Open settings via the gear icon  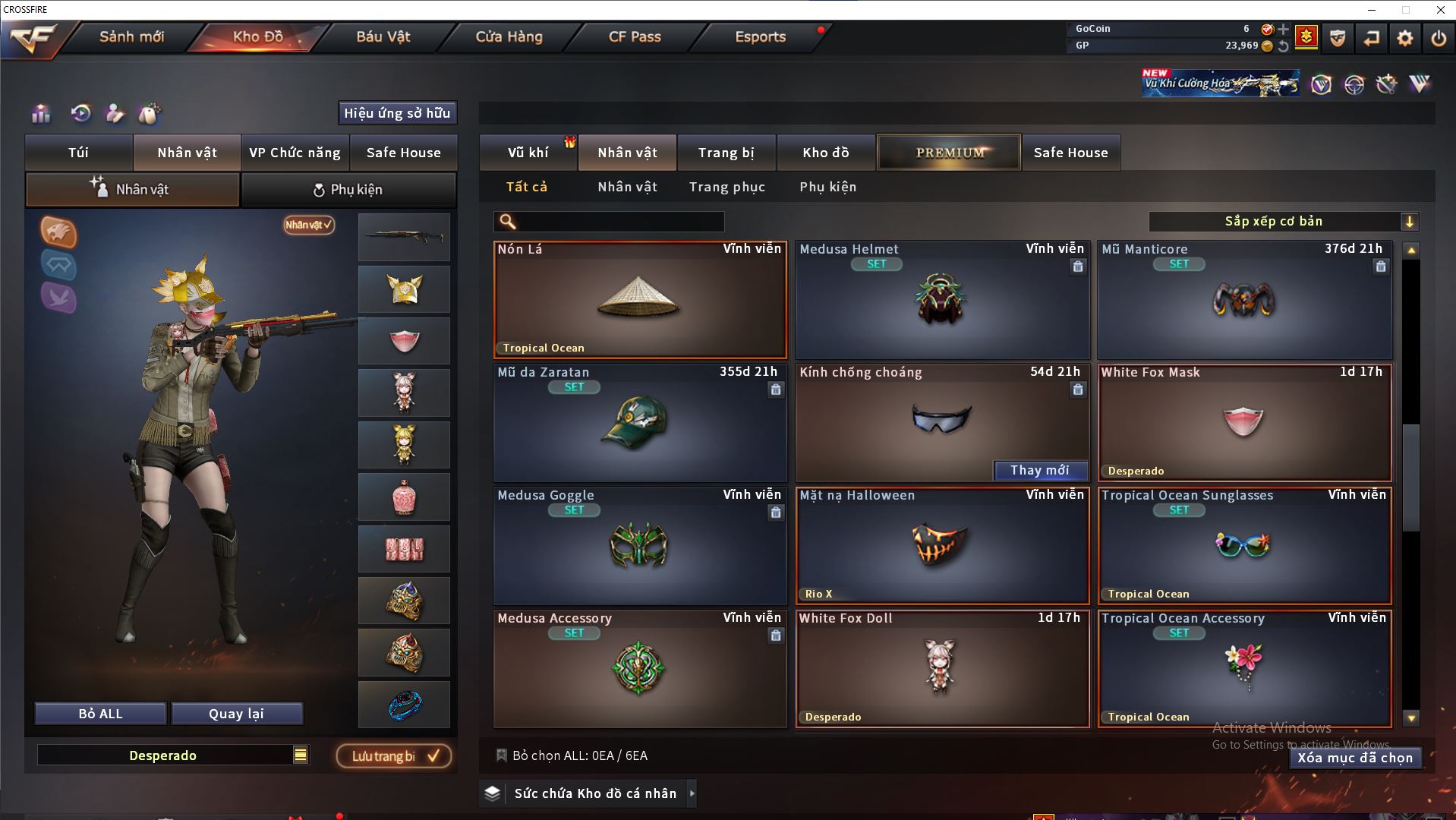click(1404, 38)
